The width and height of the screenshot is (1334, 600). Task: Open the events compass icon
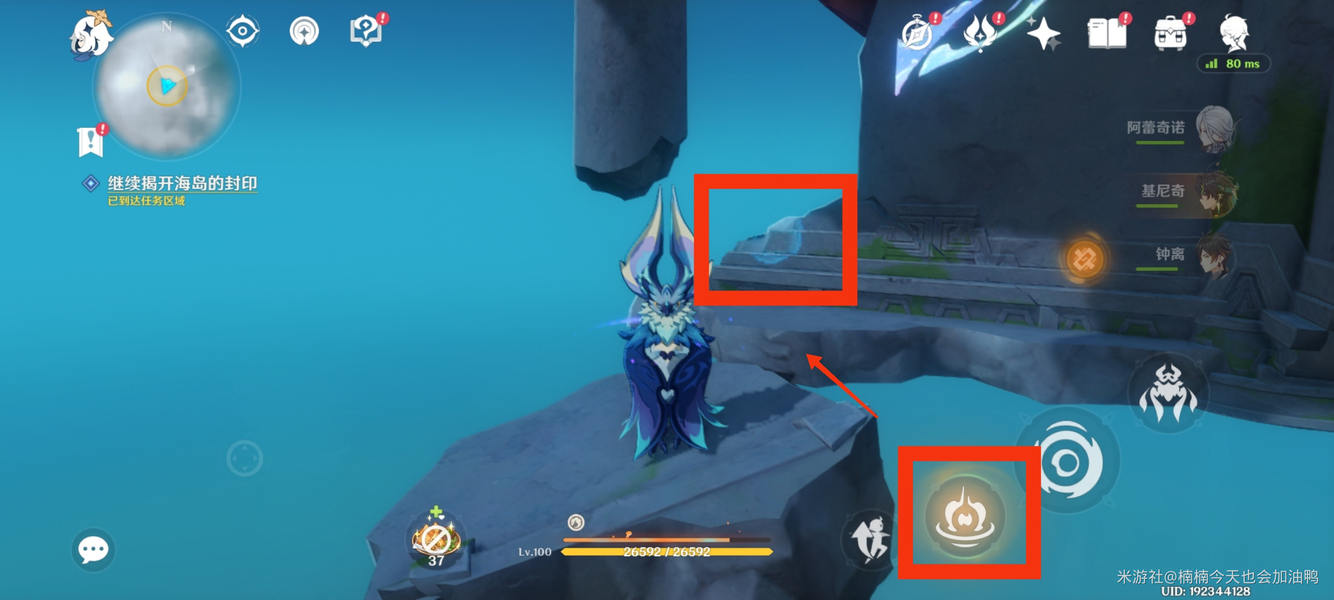pyautogui.click(x=917, y=34)
